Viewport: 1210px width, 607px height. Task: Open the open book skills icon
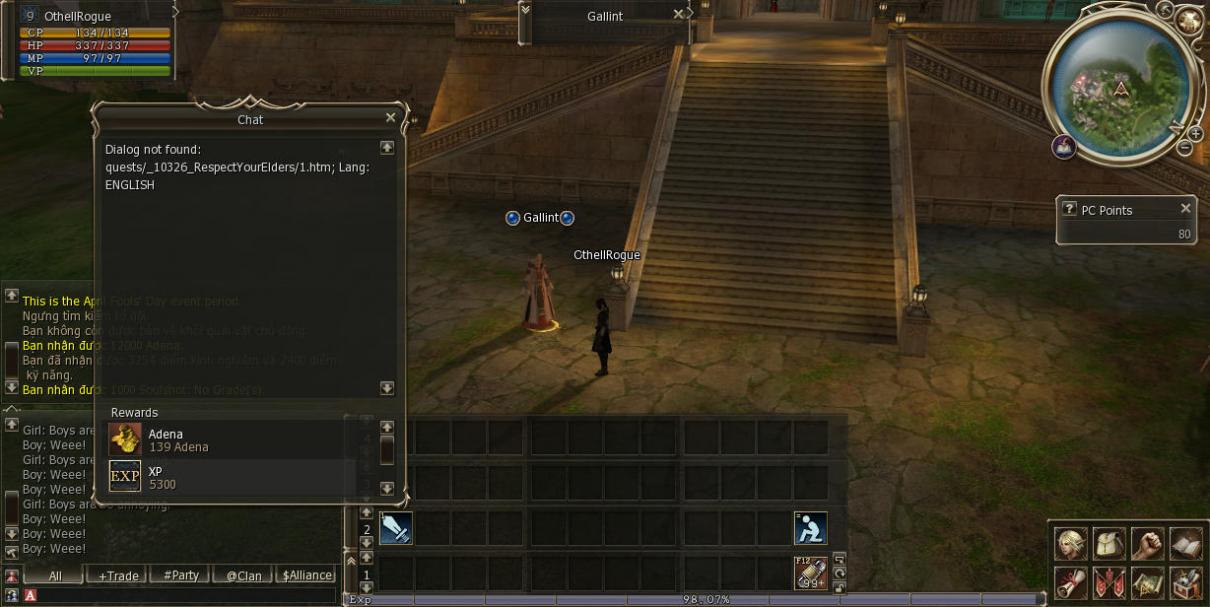pyautogui.click(x=1185, y=543)
